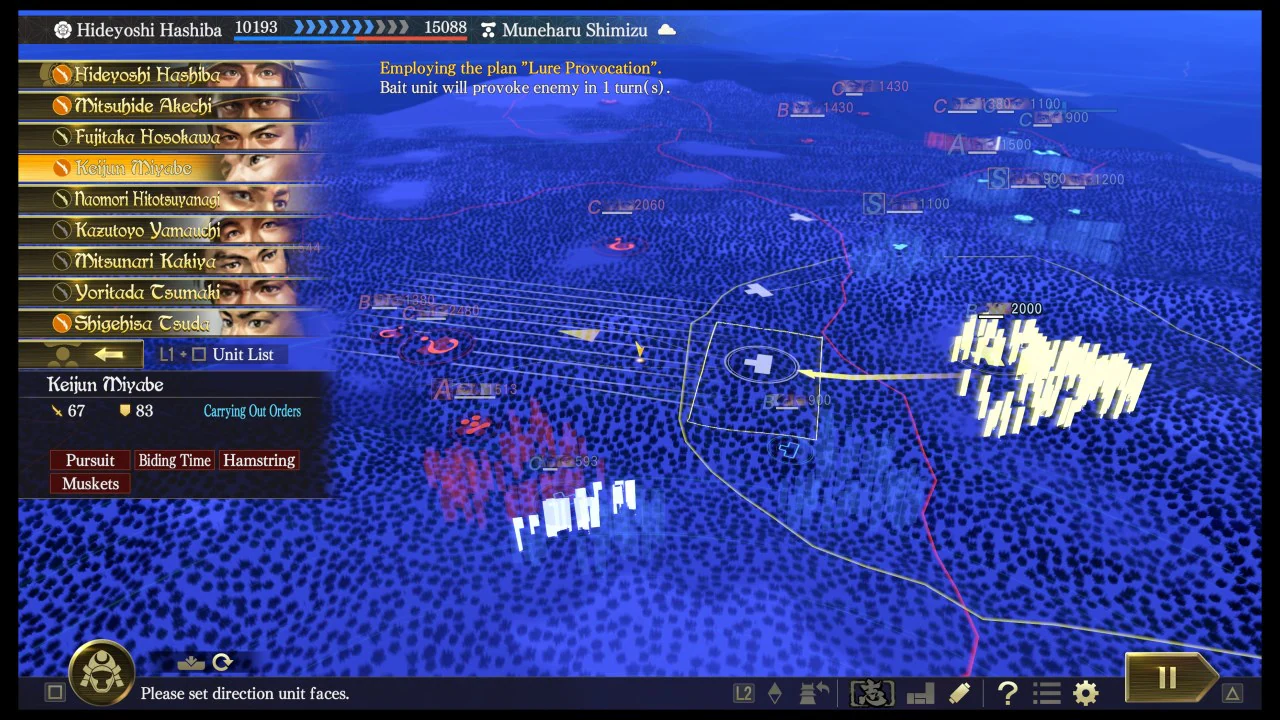Open the list icon beside the gear
This screenshot has width=1280, height=720.
[x=1046, y=692]
